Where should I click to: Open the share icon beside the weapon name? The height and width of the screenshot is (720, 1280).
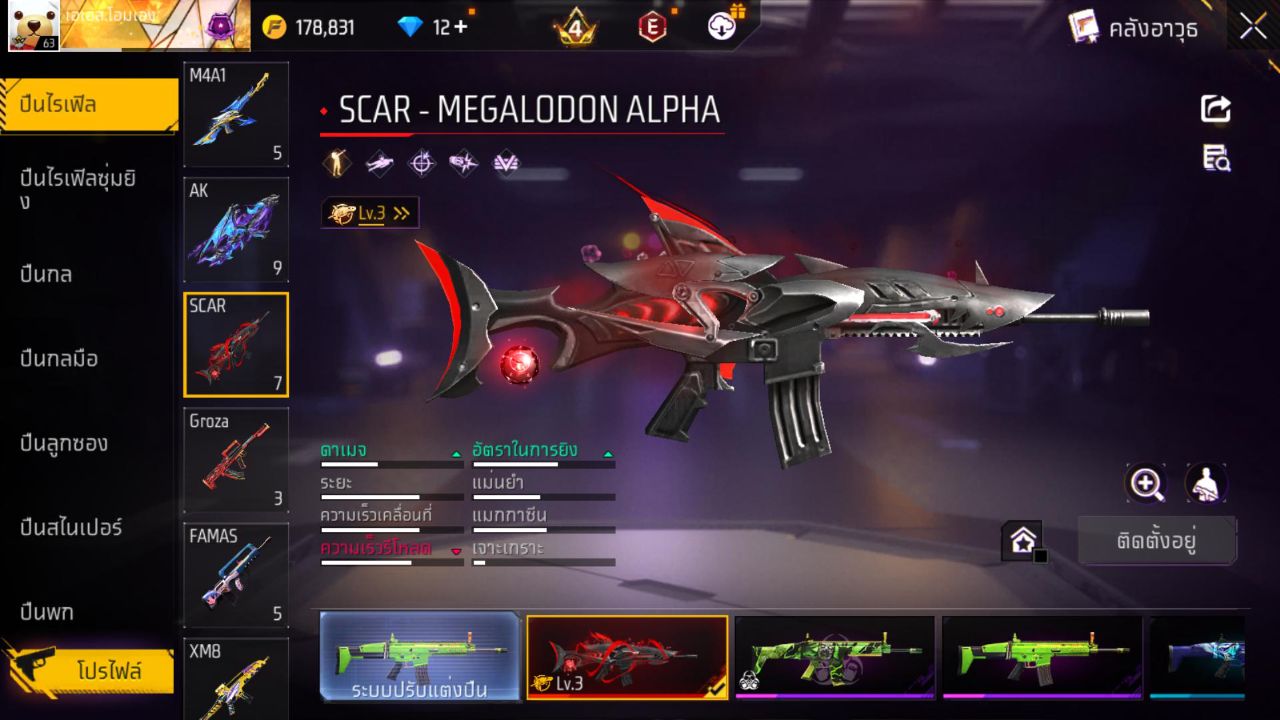pyautogui.click(x=1214, y=110)
